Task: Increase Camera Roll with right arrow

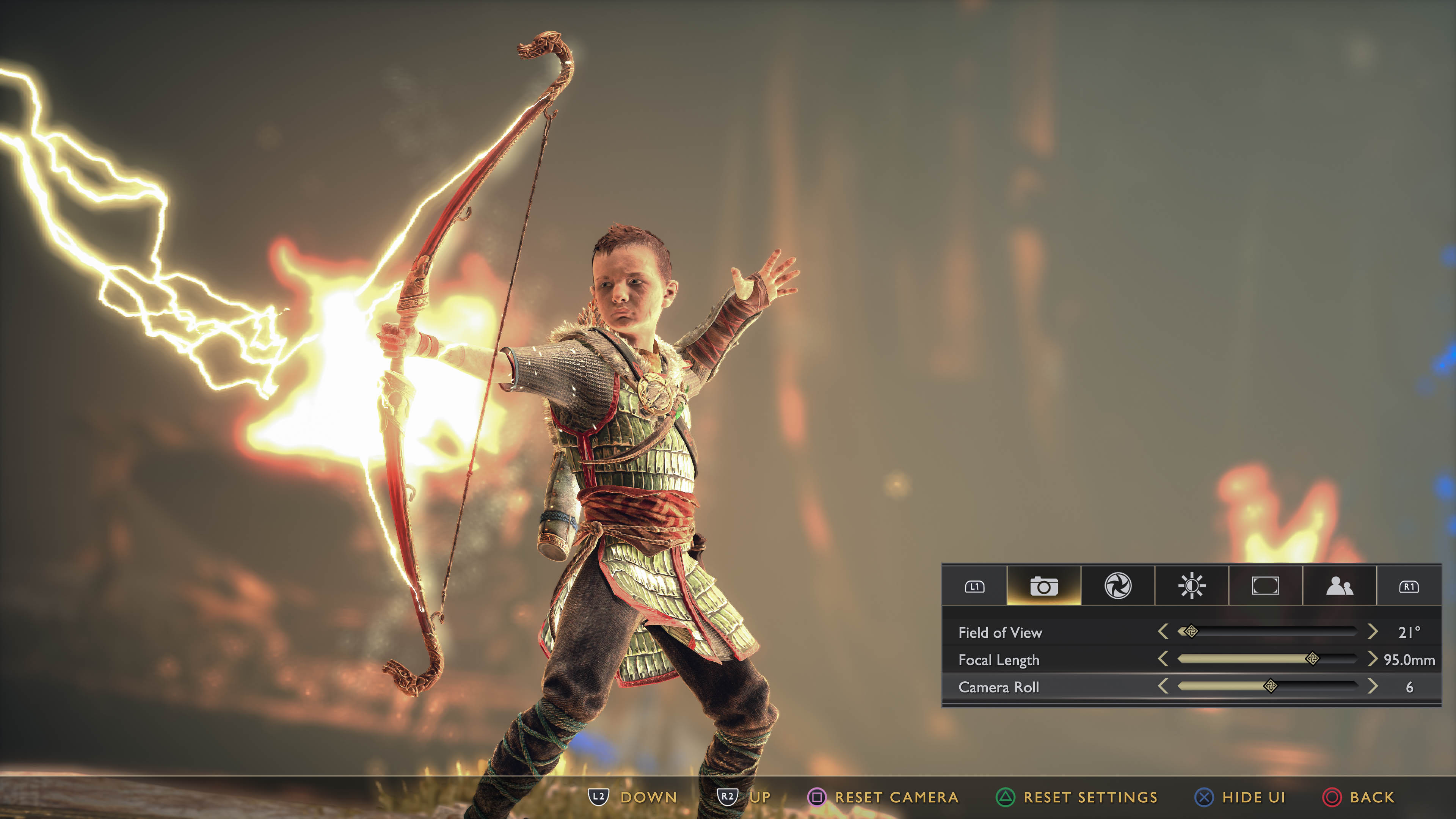Action: coord(1372,686)
